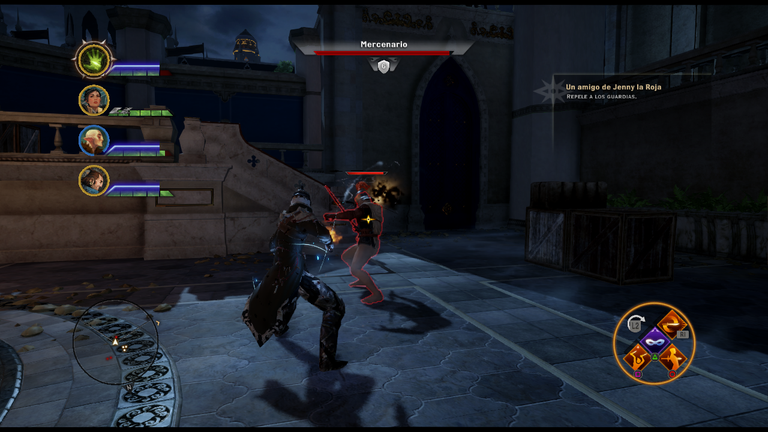
Task: Select the green glowing hand party leader portrait
Action: (94, 60)
